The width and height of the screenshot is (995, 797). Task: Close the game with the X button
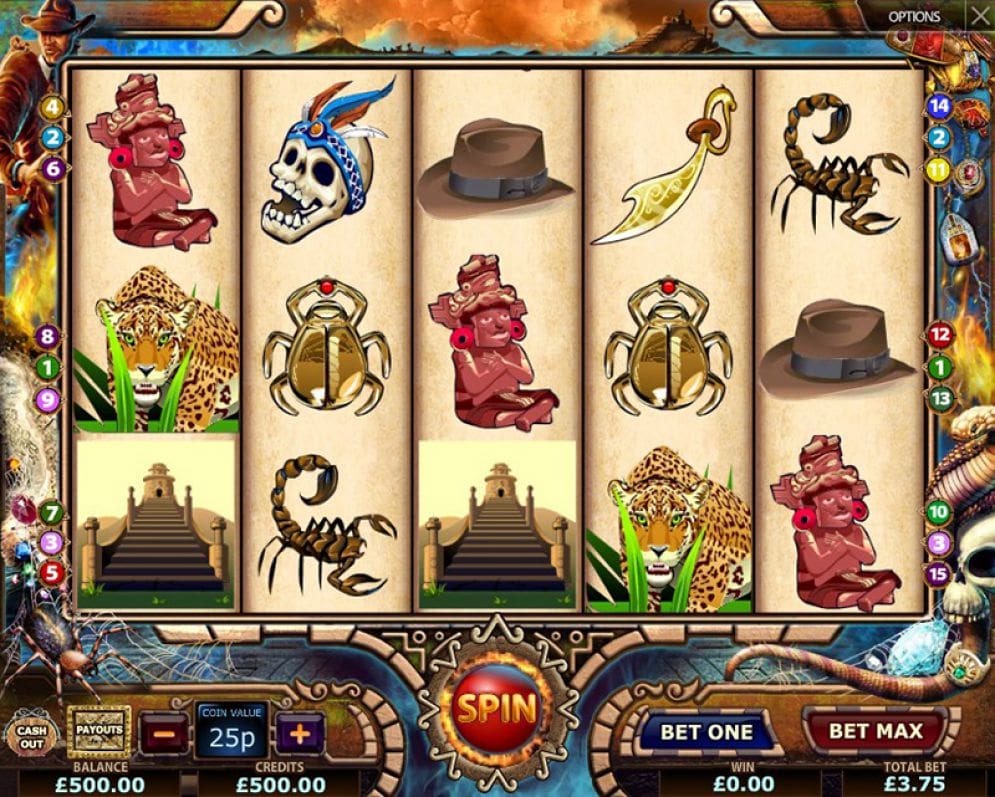click(979, 16)
